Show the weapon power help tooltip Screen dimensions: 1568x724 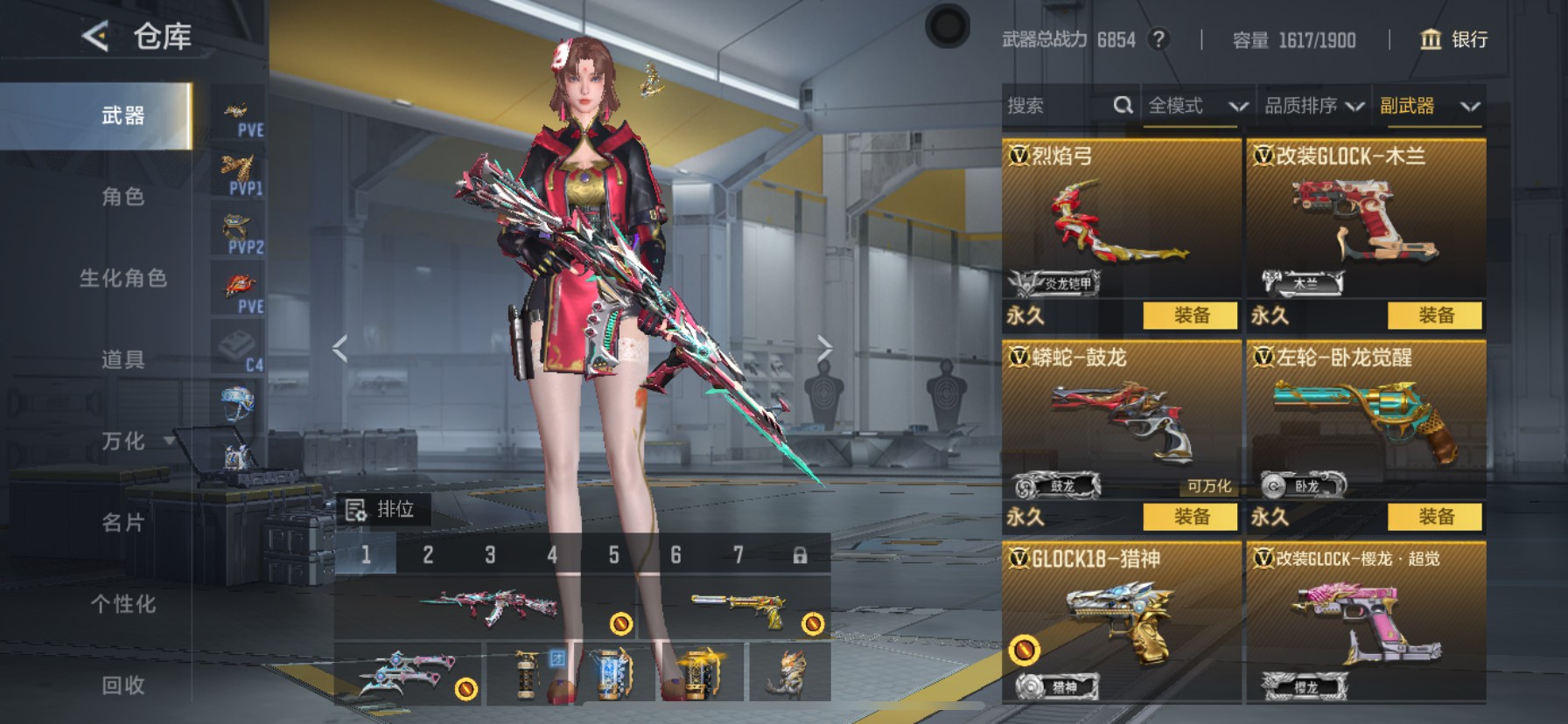[1158, 39]
